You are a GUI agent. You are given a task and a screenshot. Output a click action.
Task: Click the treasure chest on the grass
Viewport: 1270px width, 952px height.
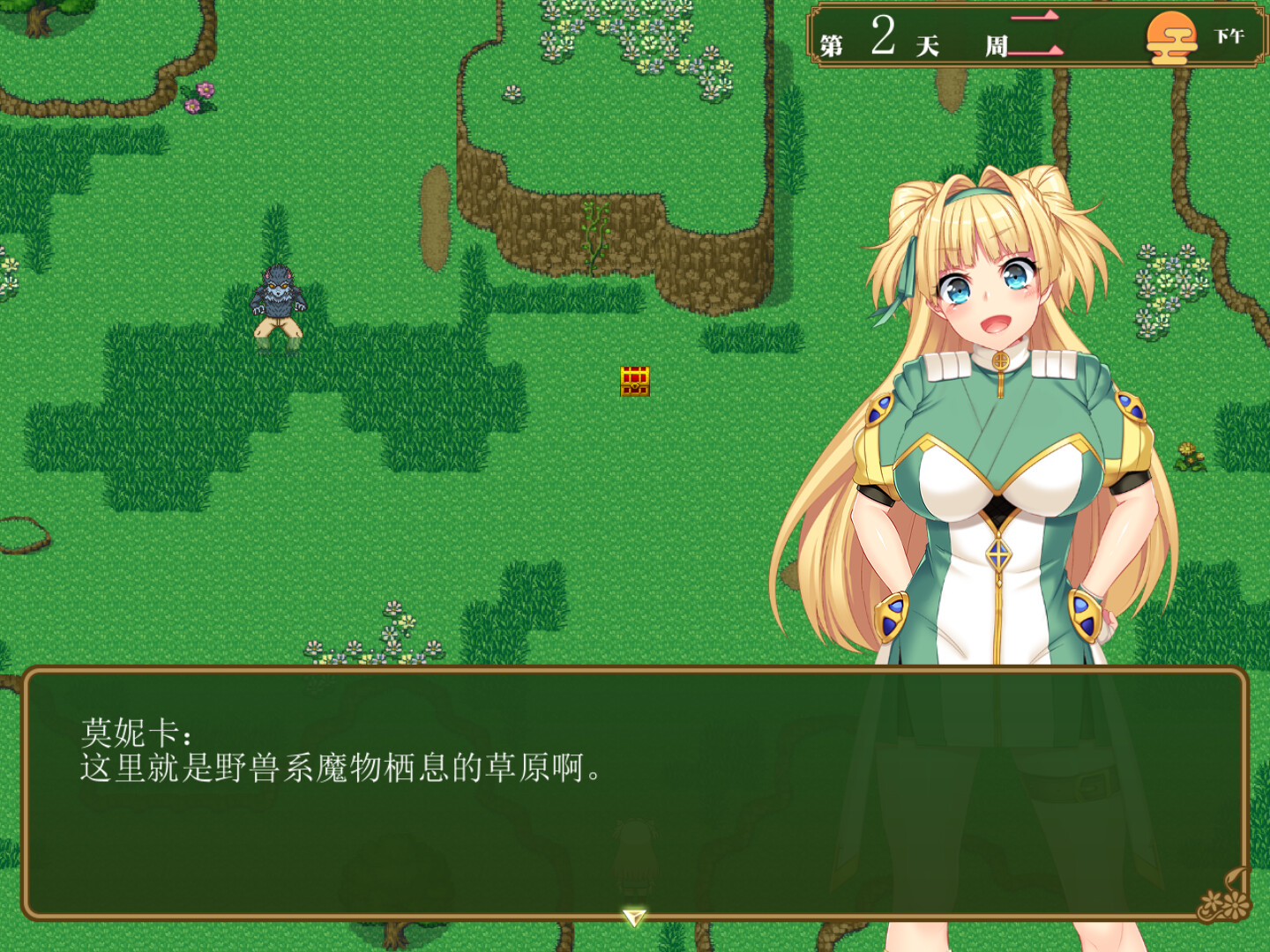coord(634,381)
